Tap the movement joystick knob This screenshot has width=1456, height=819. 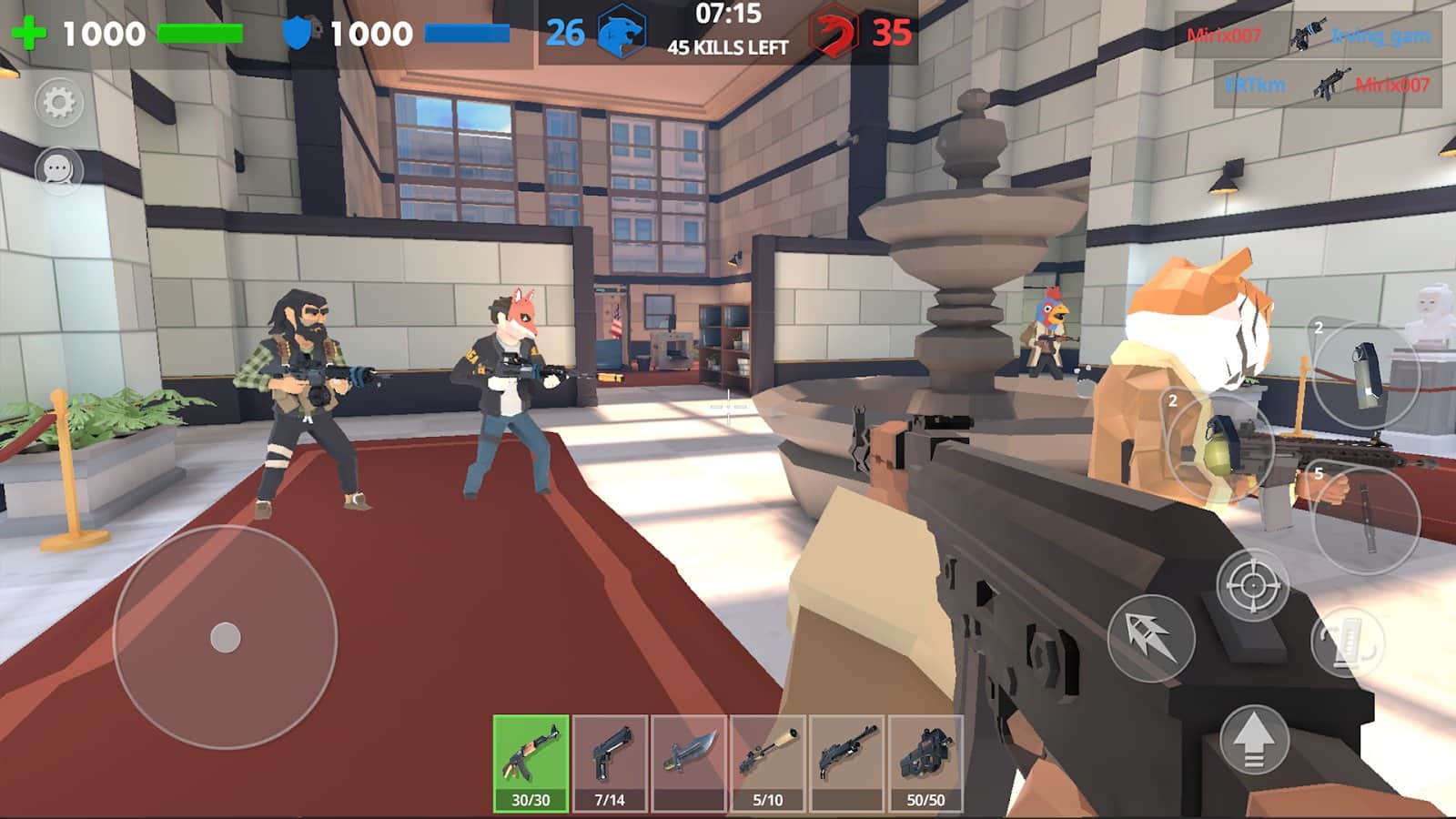(226, 638)
